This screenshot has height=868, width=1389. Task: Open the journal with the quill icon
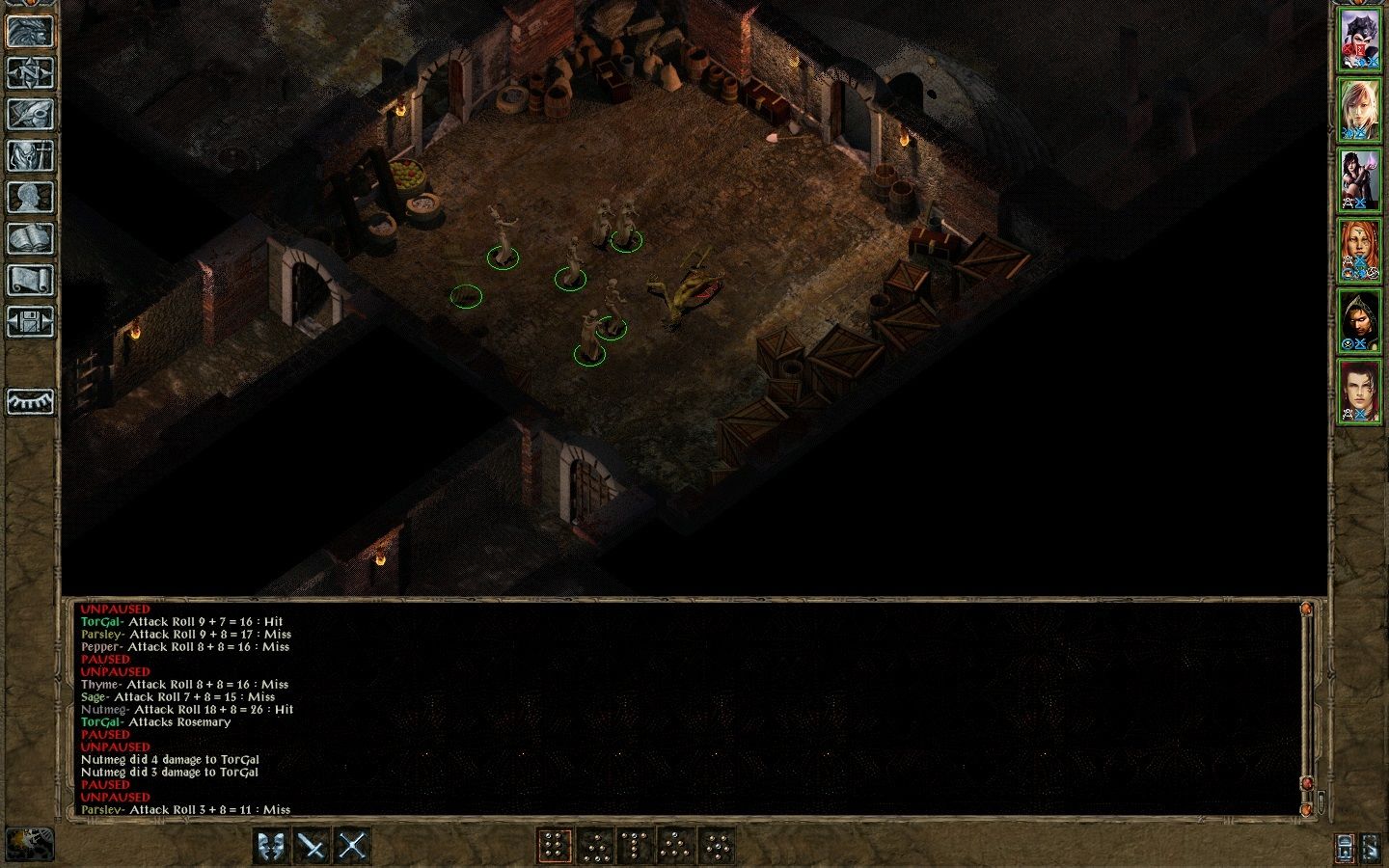coord(30,114)
